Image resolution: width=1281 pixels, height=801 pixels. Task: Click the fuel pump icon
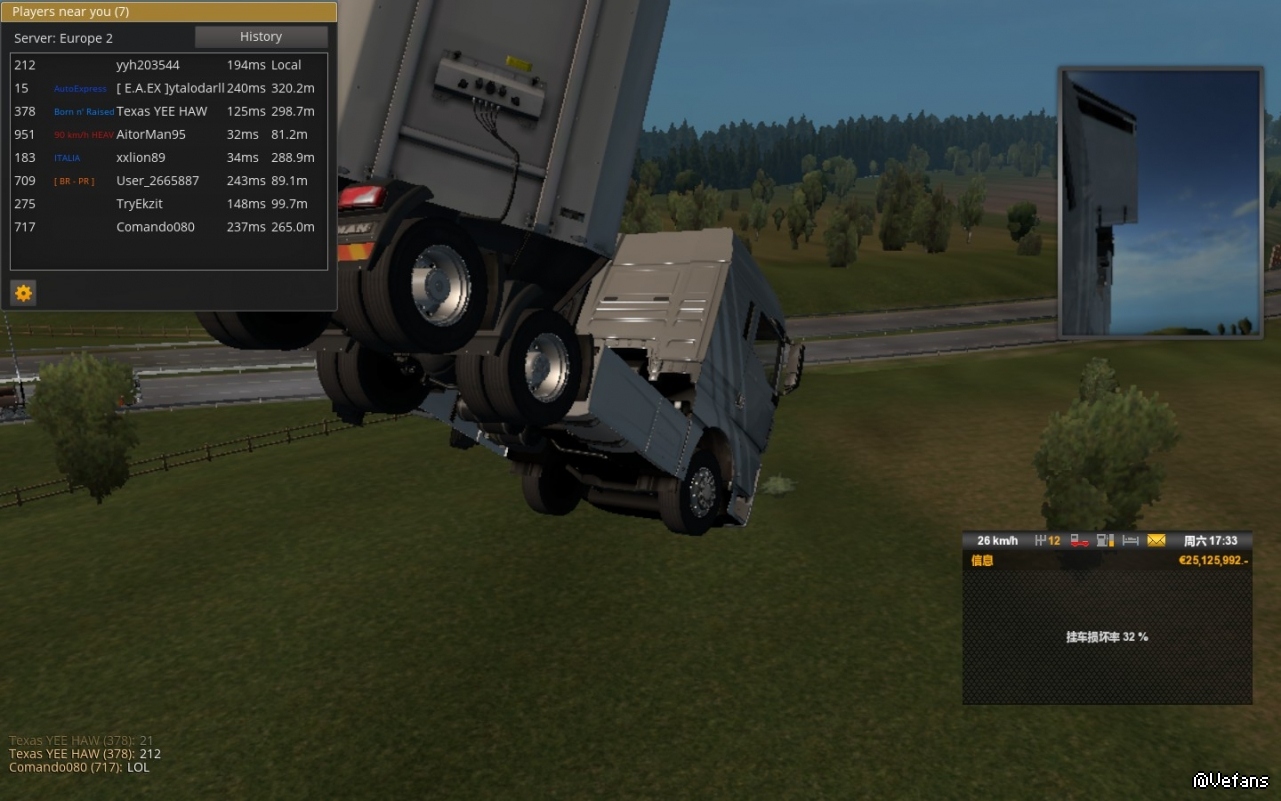click(1105, 541)
